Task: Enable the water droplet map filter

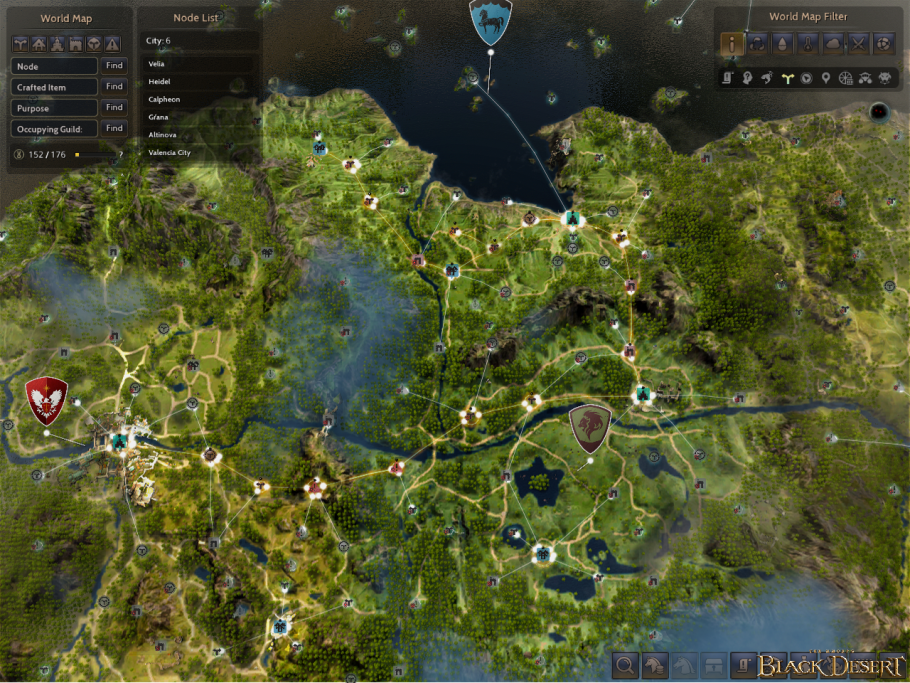Action: point(782,43)
